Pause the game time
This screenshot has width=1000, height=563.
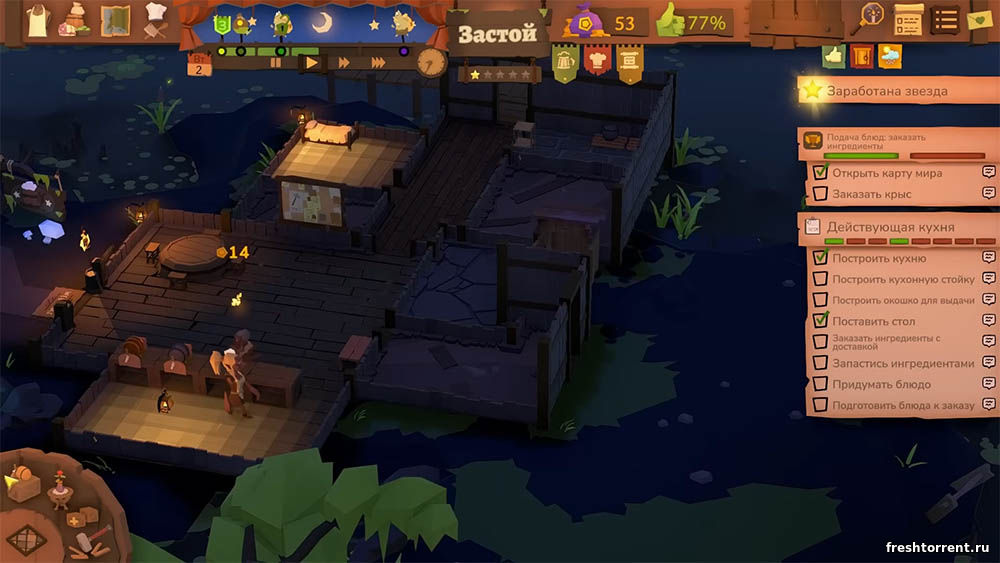tap(276, 62)
